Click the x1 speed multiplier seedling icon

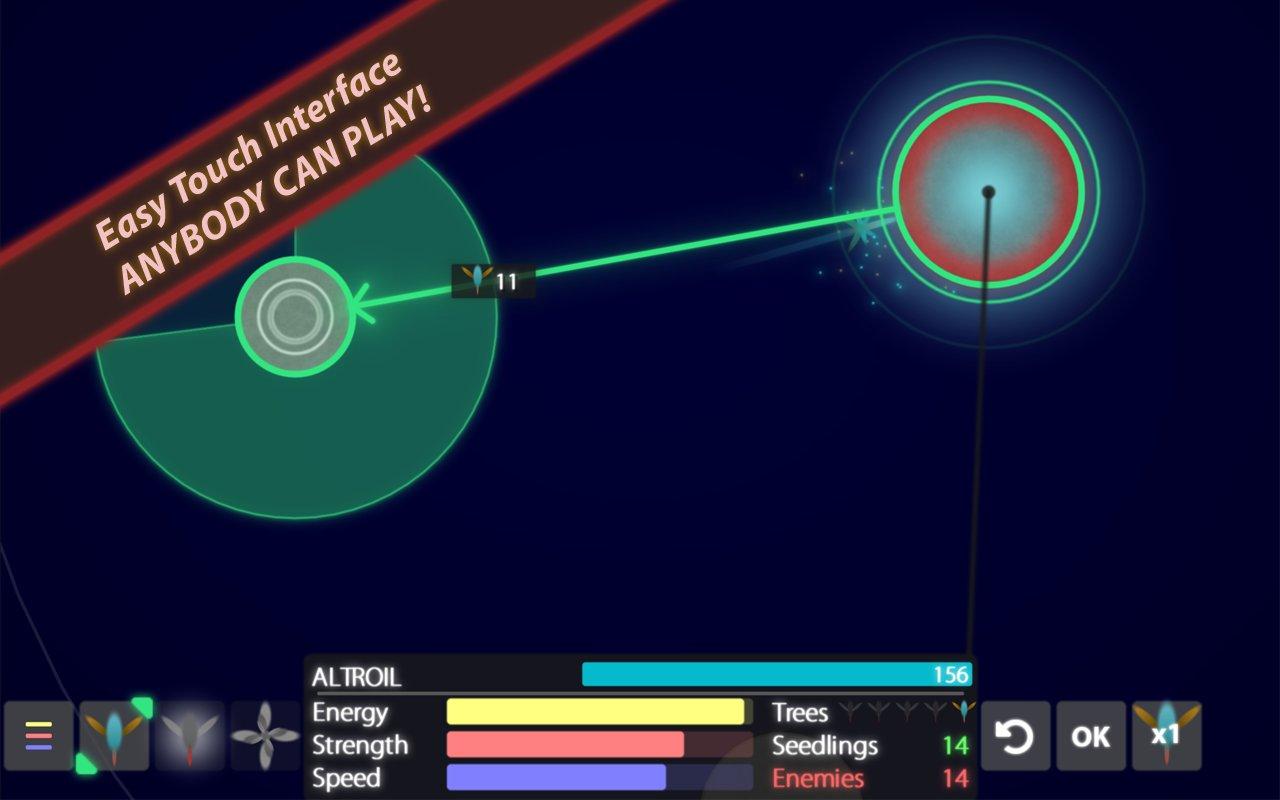coord(1164,737)
